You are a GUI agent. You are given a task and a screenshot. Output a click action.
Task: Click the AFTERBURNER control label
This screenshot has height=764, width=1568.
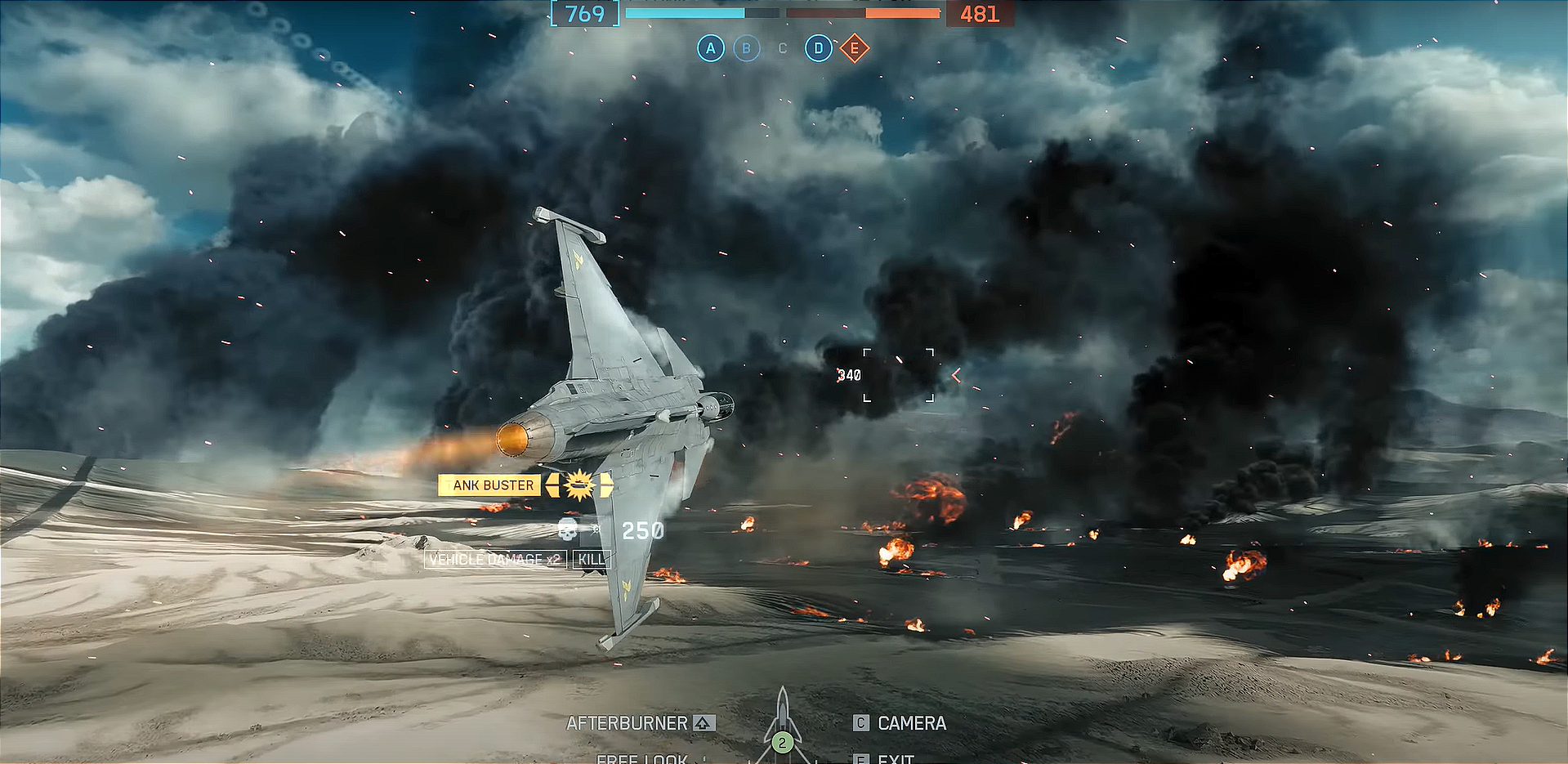628,723
